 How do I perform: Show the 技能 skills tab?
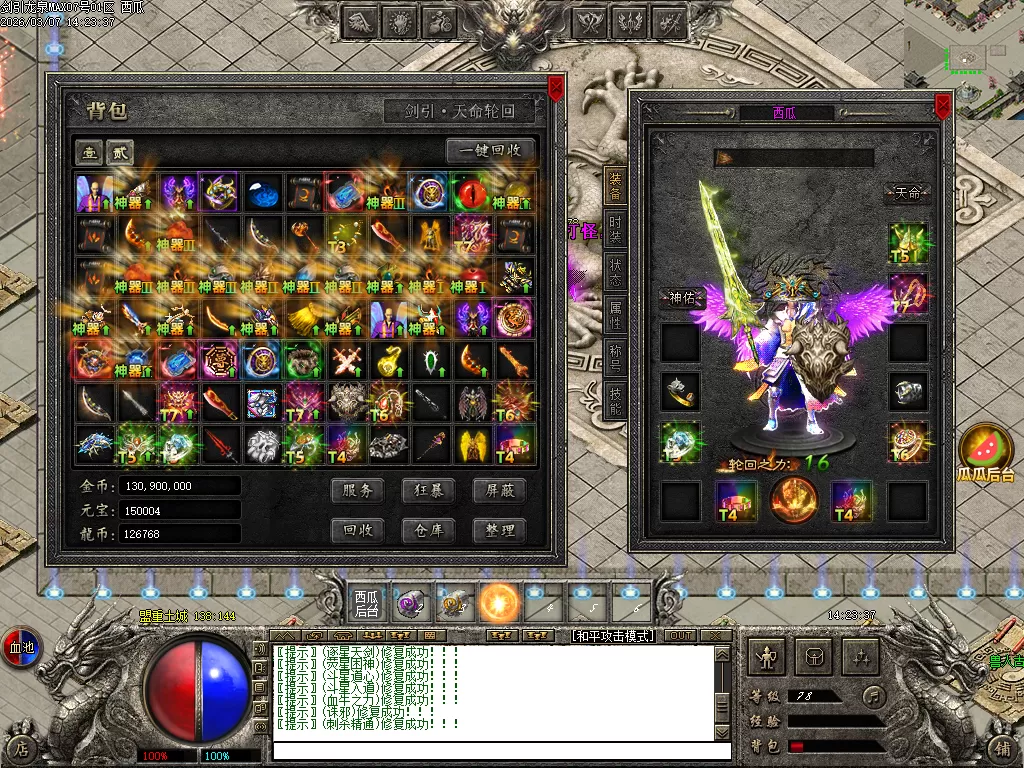617,400
